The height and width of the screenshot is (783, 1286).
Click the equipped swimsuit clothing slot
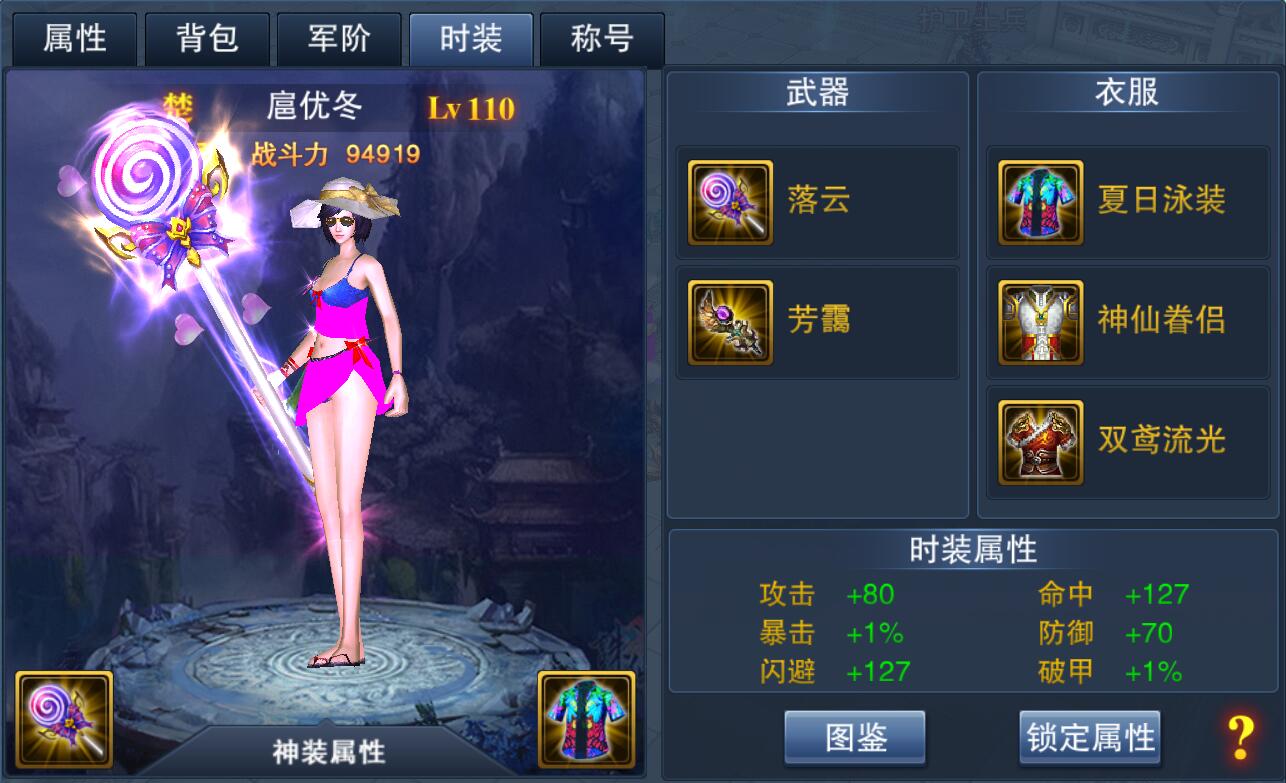coord(586,720)
